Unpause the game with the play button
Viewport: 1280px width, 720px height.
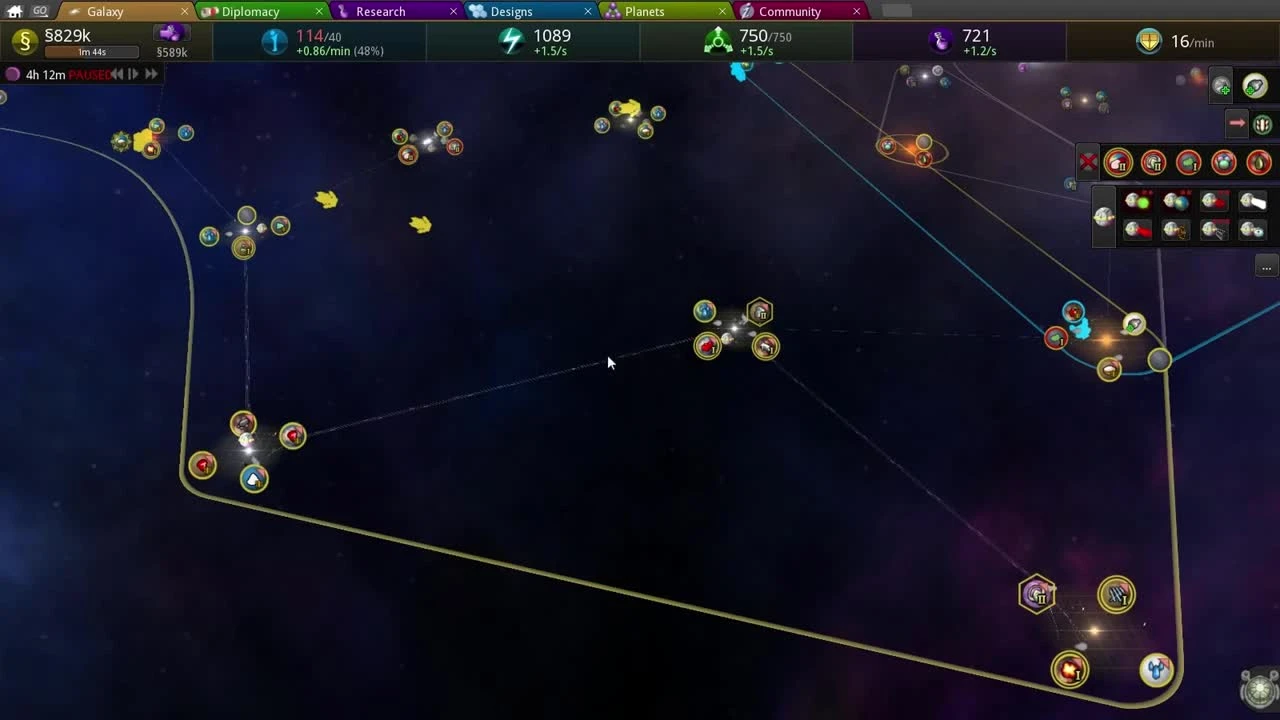[x=134, y=73]
